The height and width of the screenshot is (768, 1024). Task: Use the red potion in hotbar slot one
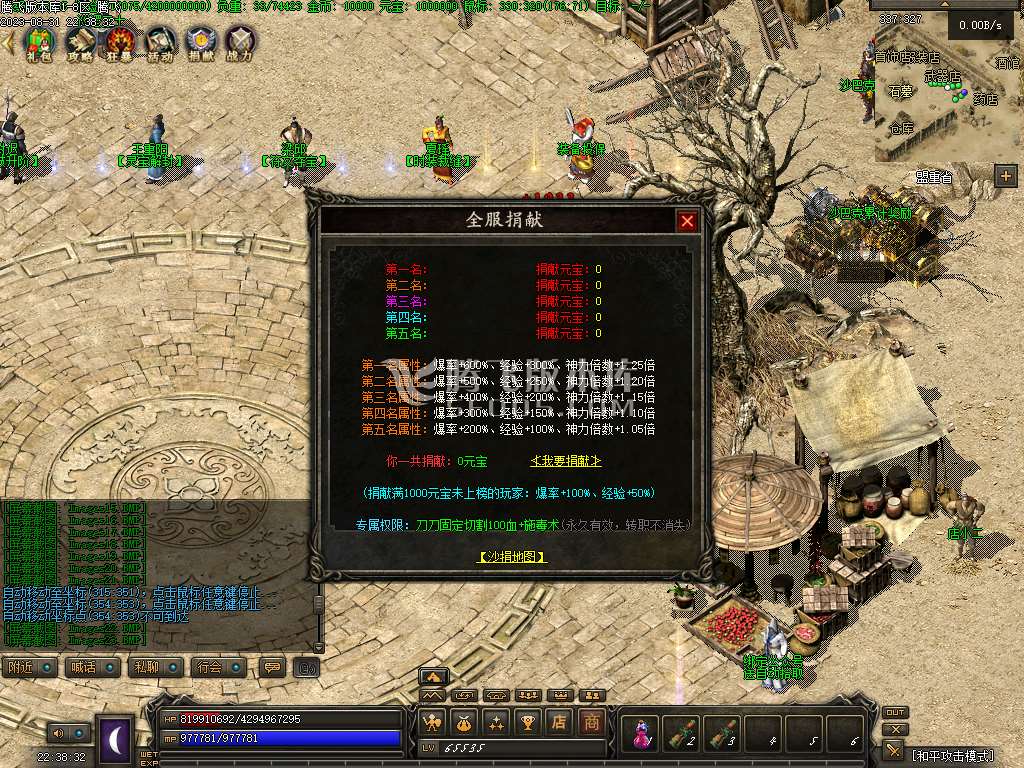click(640, 735)
